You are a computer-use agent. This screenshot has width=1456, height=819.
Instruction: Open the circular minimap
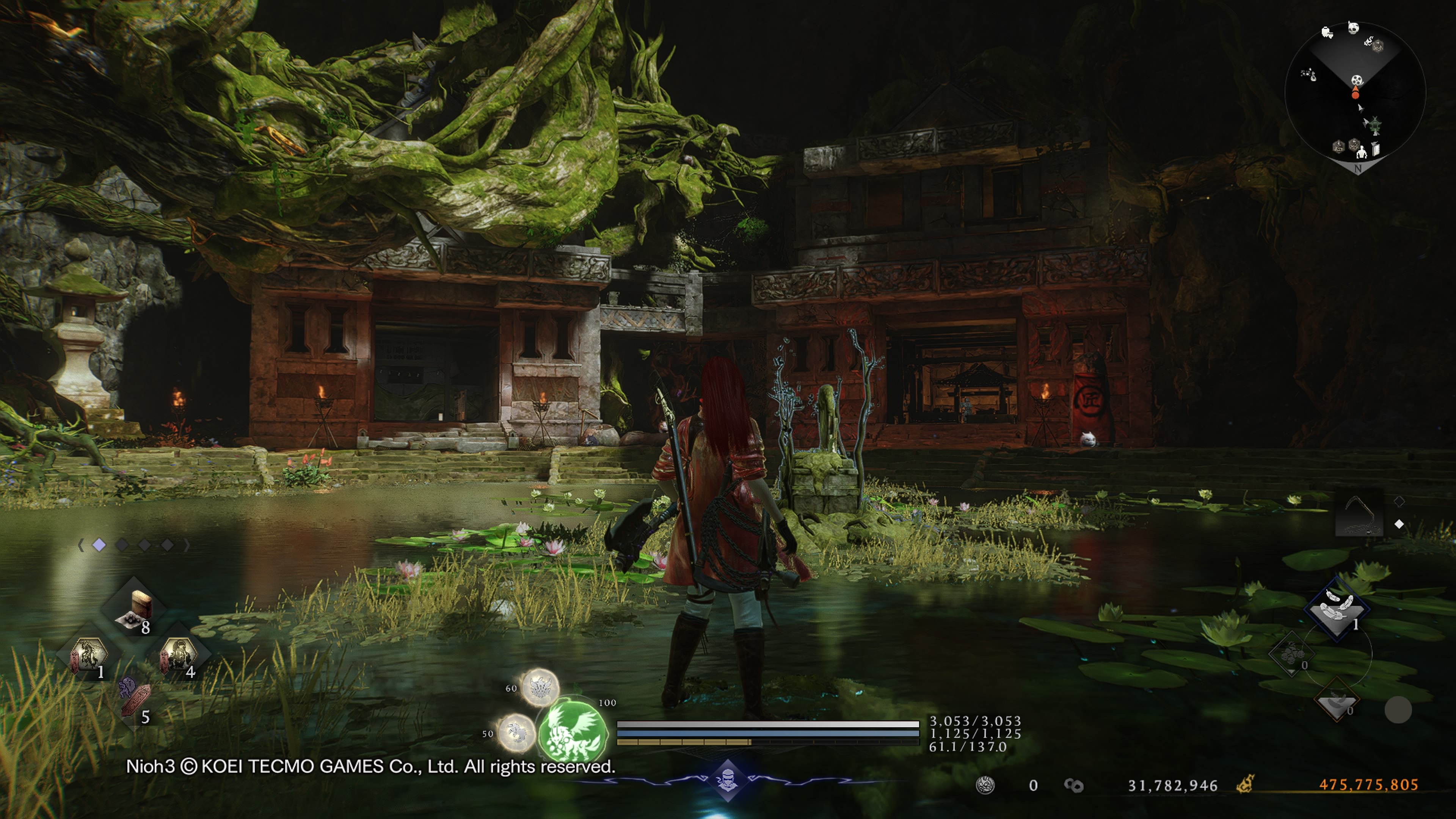(x=1355, y=93)
